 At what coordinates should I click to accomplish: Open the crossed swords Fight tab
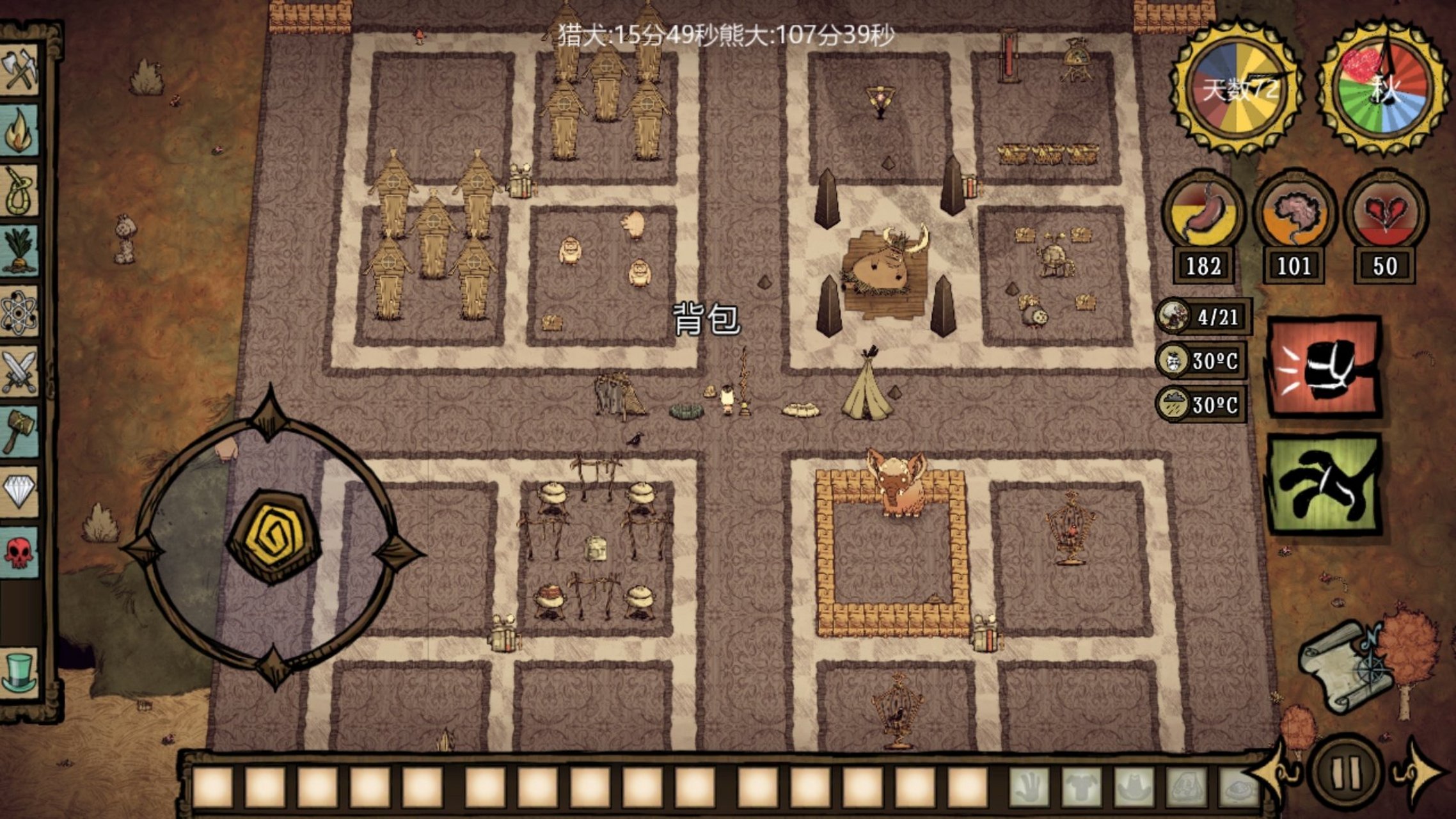point(20,372)
